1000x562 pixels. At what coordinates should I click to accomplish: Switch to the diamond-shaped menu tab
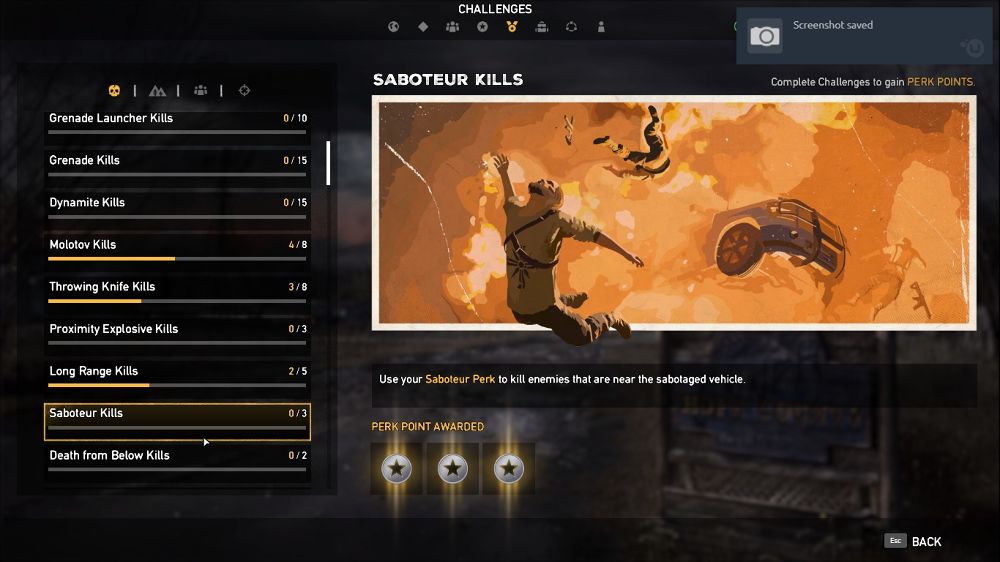click(x=423, y=27)
